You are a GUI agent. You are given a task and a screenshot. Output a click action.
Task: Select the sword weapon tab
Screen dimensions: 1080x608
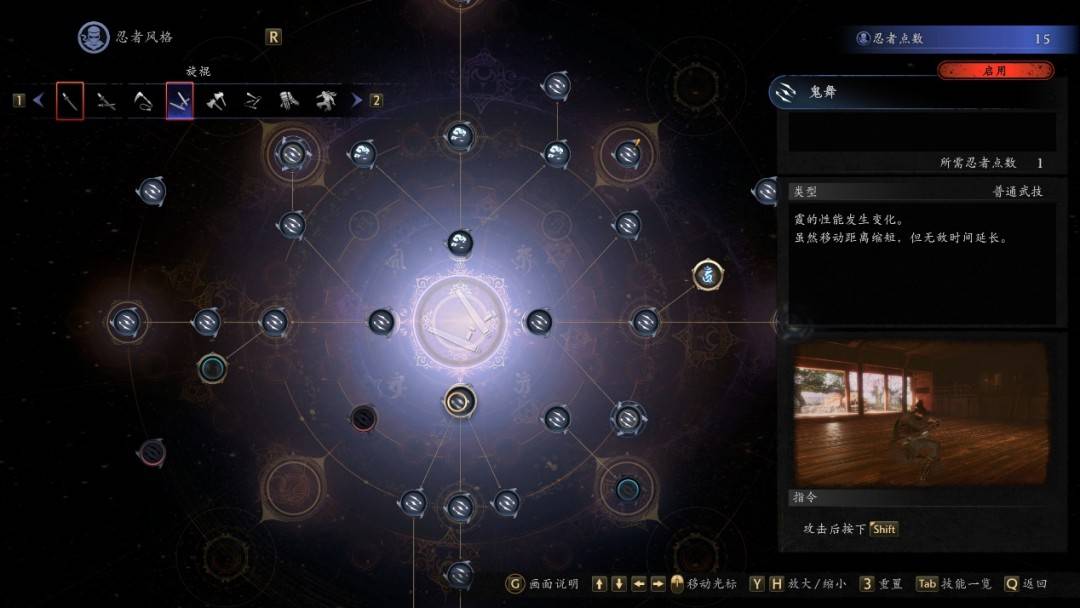(70, 101)
